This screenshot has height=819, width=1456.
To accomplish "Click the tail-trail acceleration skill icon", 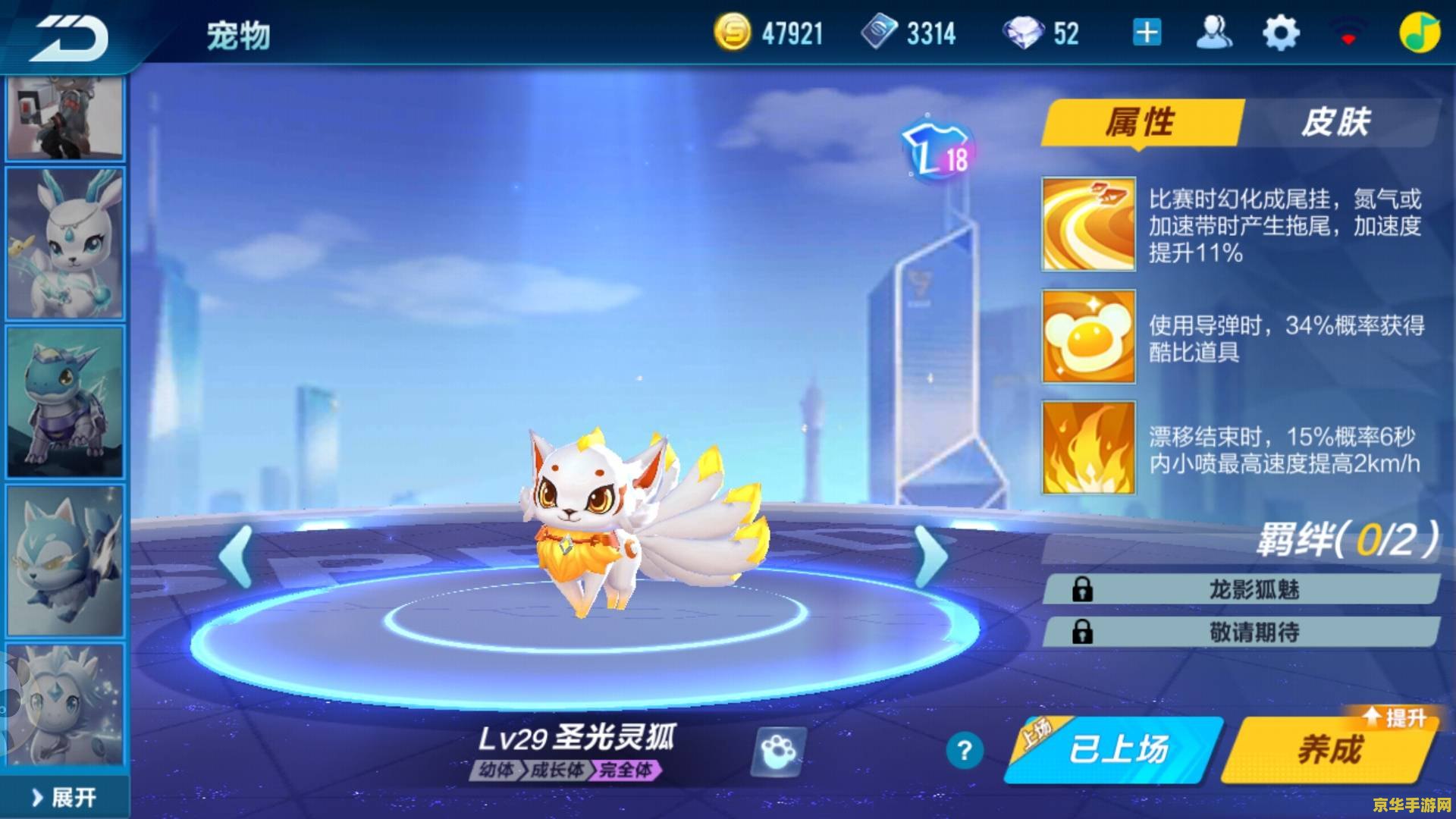I will (x=1087, y=224).
